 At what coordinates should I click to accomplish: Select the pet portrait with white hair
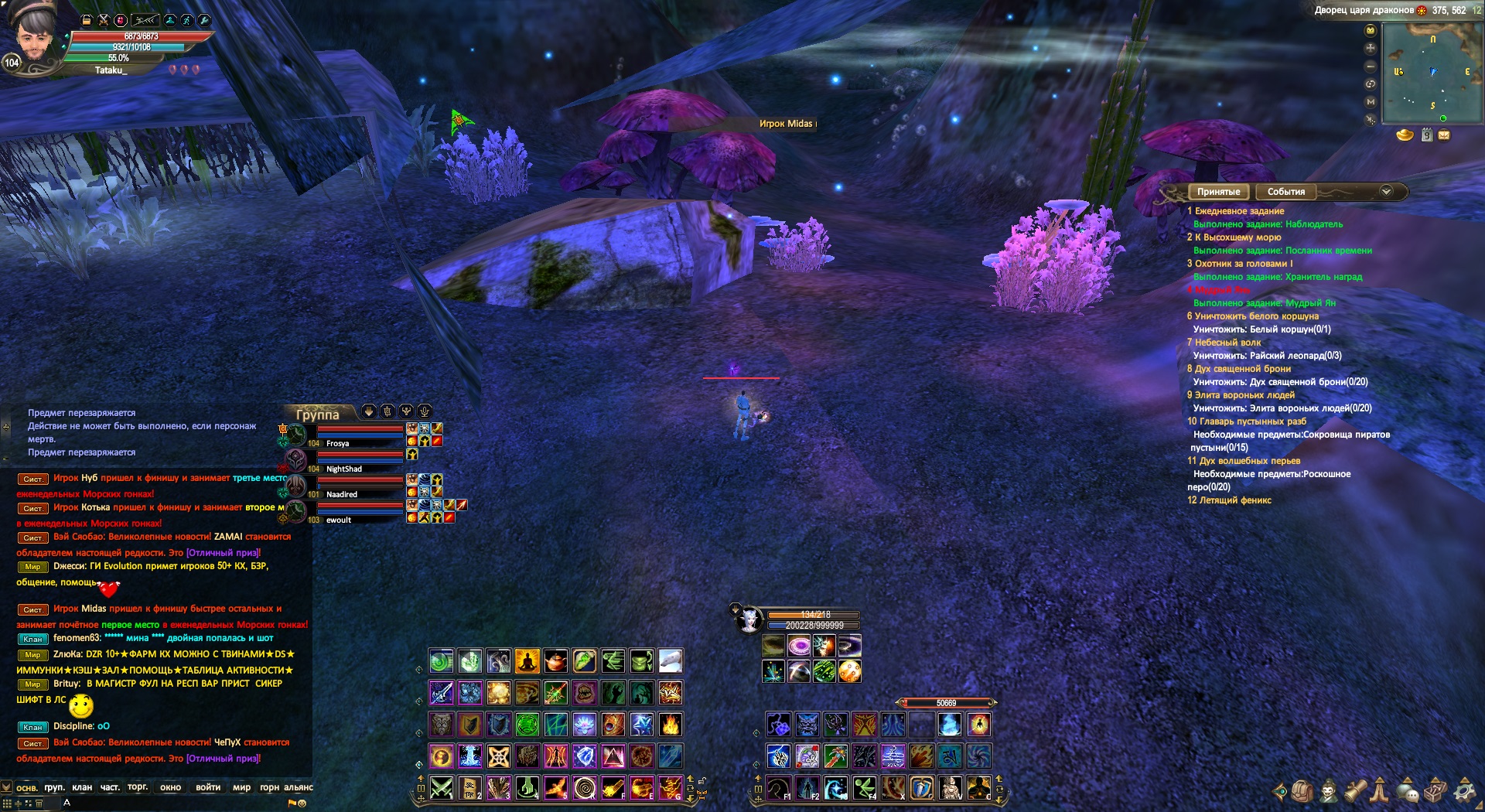point(749,619)
